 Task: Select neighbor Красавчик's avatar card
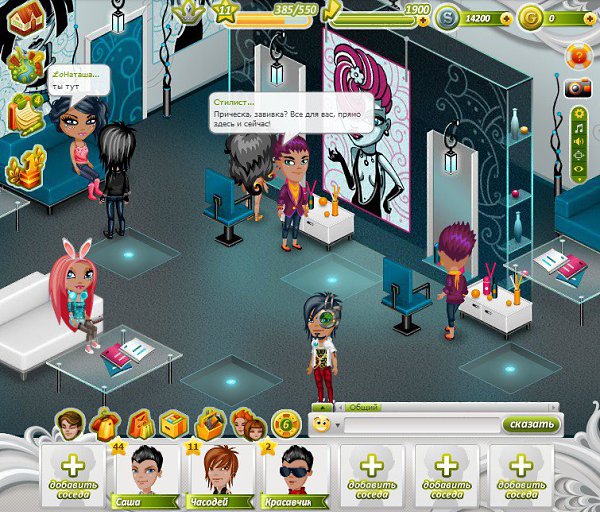296,470
